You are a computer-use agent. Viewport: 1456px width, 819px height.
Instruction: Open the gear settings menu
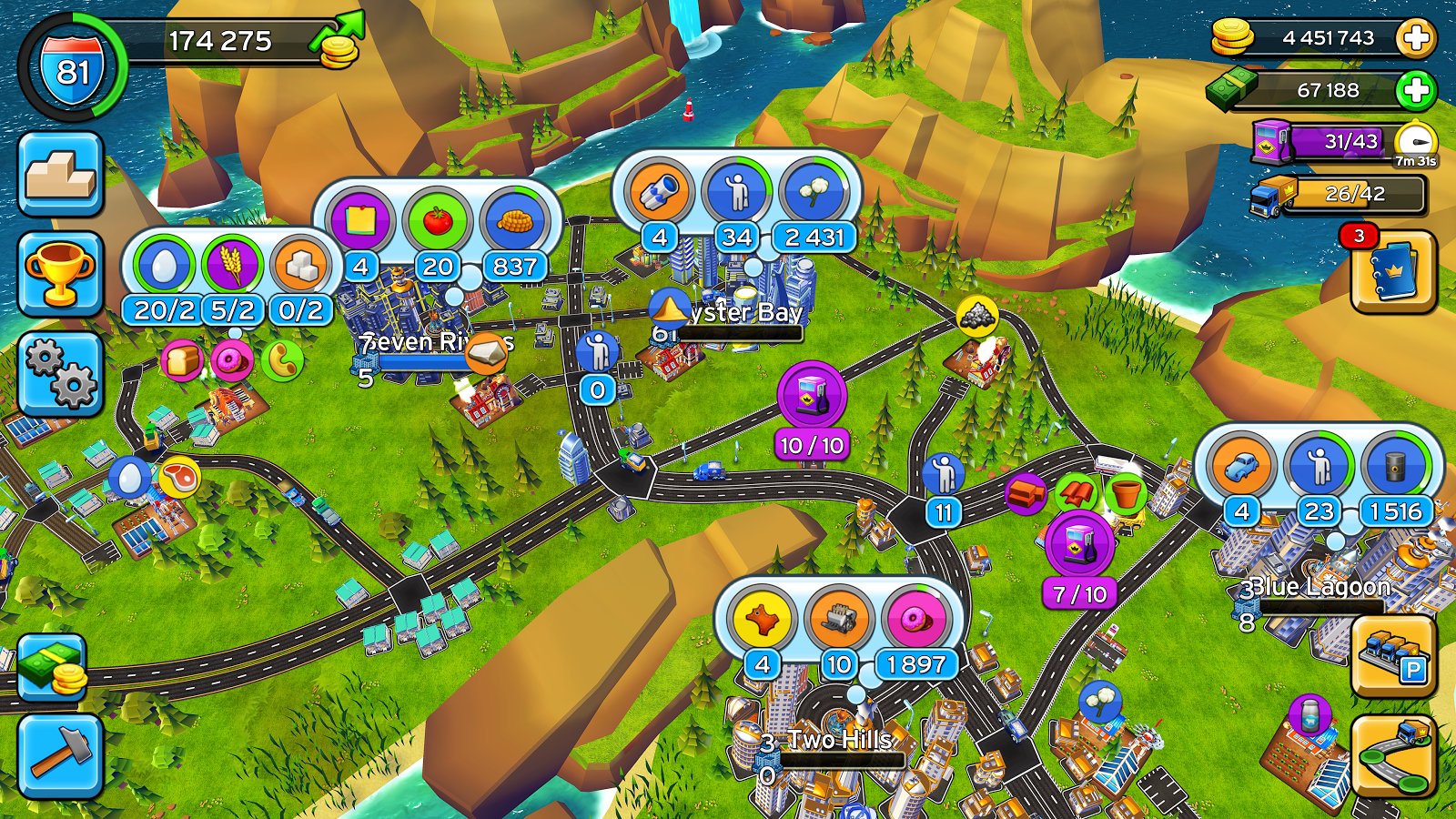[60, 374]
